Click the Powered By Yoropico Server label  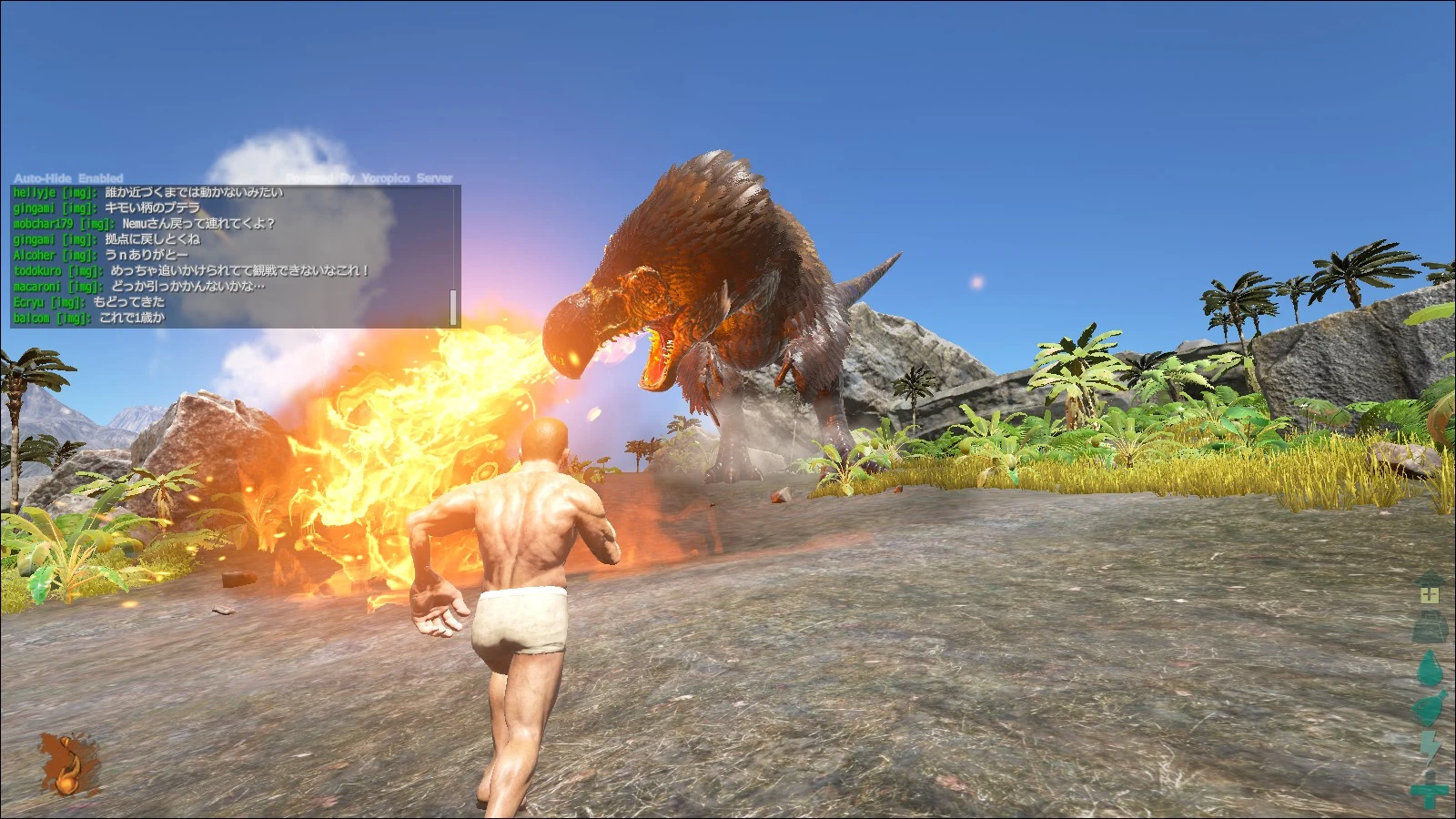[x=369, y=177]
